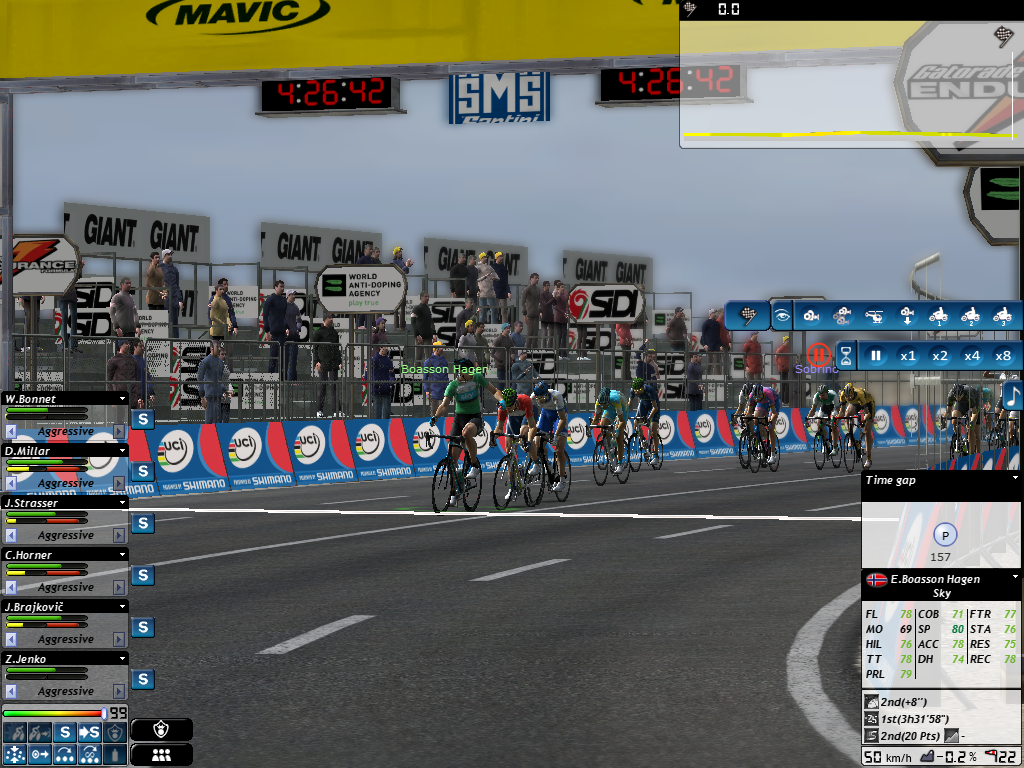This screenshot has width=1024, height=768.
Task: Switch to the helicopter camera view
Action: point(873,316)
